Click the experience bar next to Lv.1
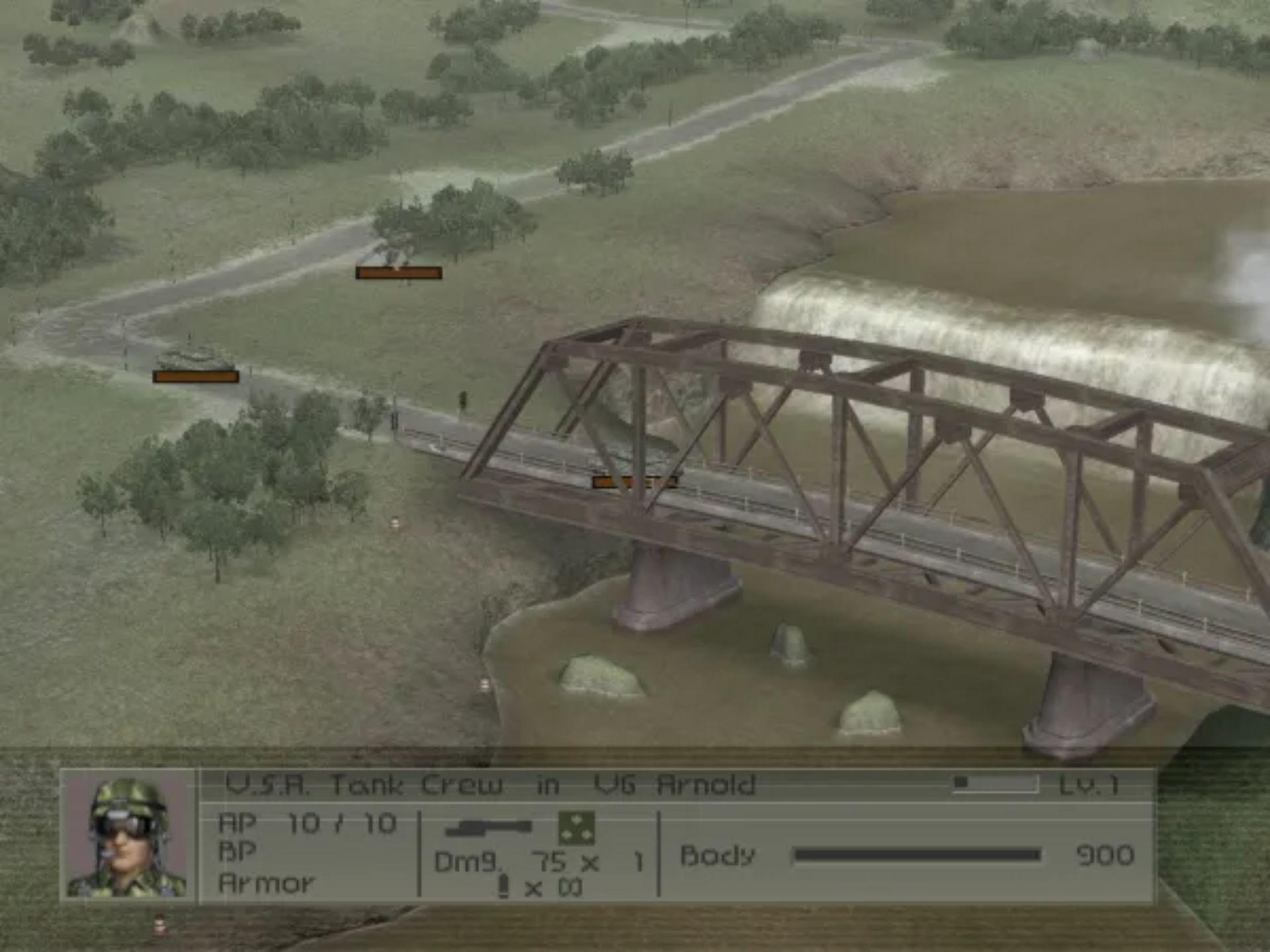Screen dimensions: 1270x952 click(992, 783)
